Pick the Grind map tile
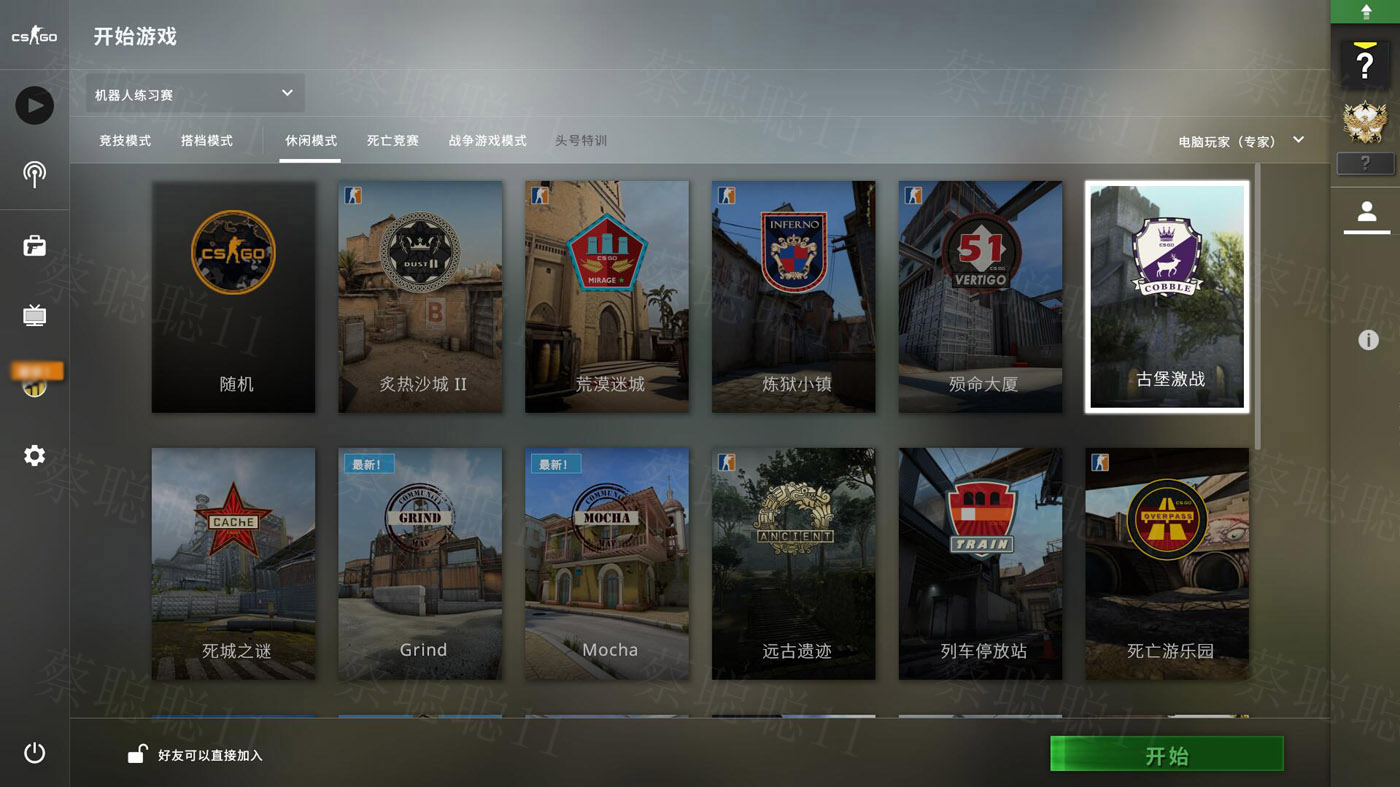 [x=420, y=563]
